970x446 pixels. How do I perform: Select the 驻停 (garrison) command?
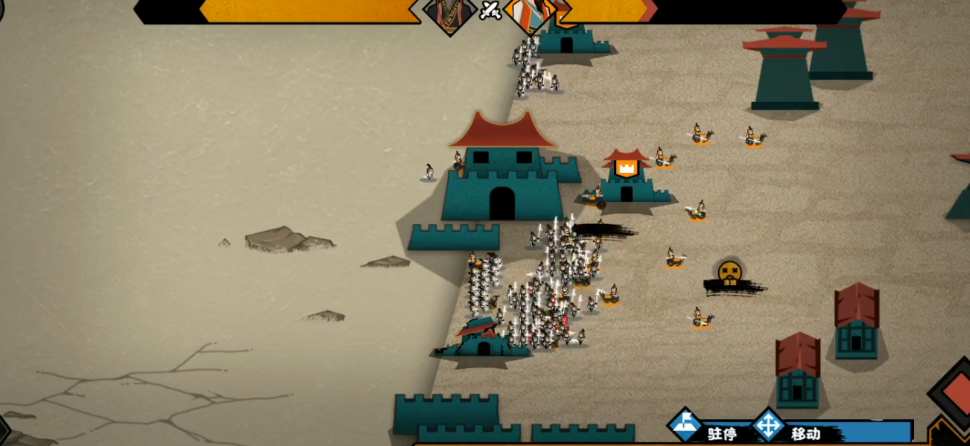click(x=705, y=430)
